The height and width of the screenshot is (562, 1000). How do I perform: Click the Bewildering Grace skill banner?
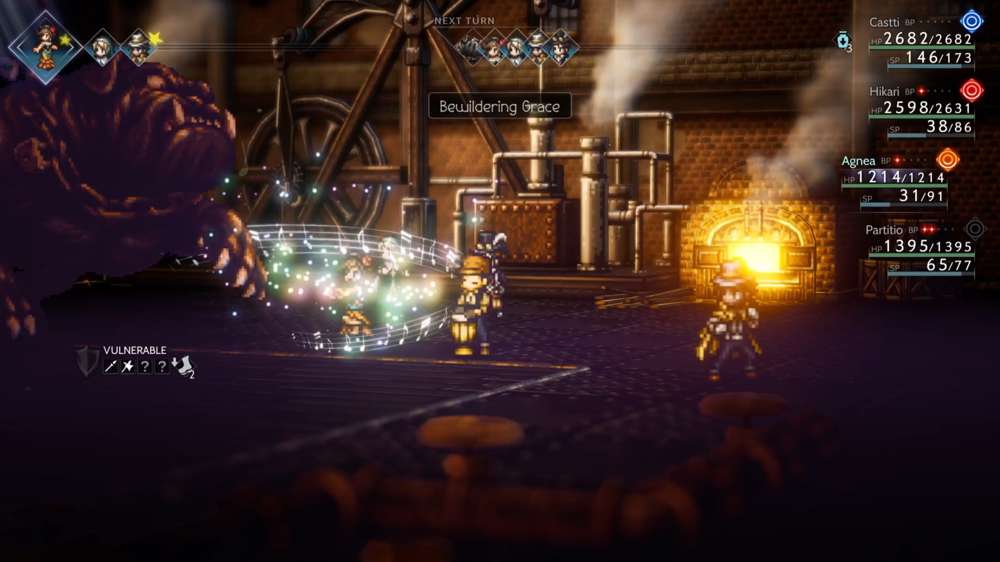pos(499,106)
